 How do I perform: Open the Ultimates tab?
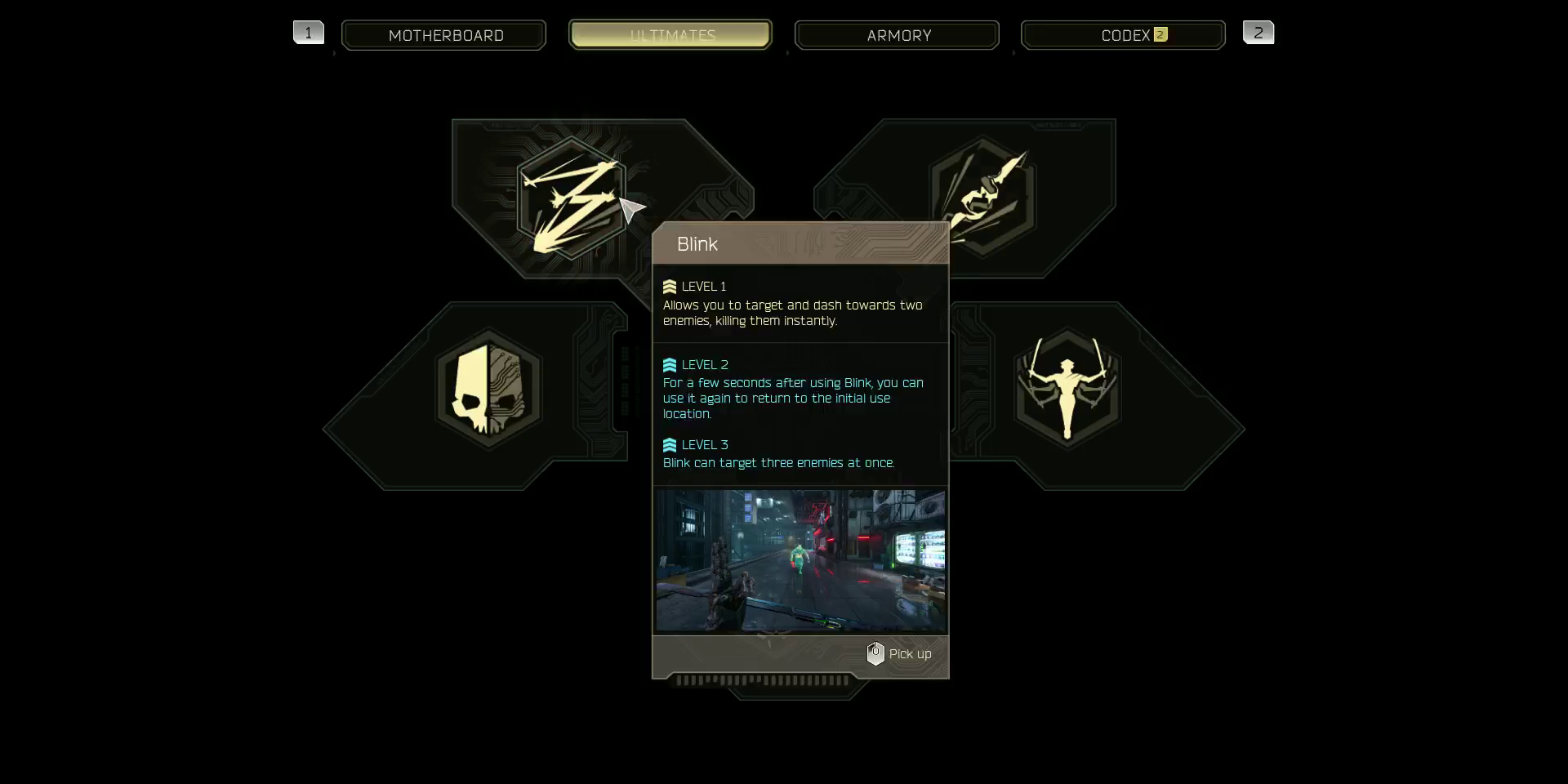tap(670, 35)
